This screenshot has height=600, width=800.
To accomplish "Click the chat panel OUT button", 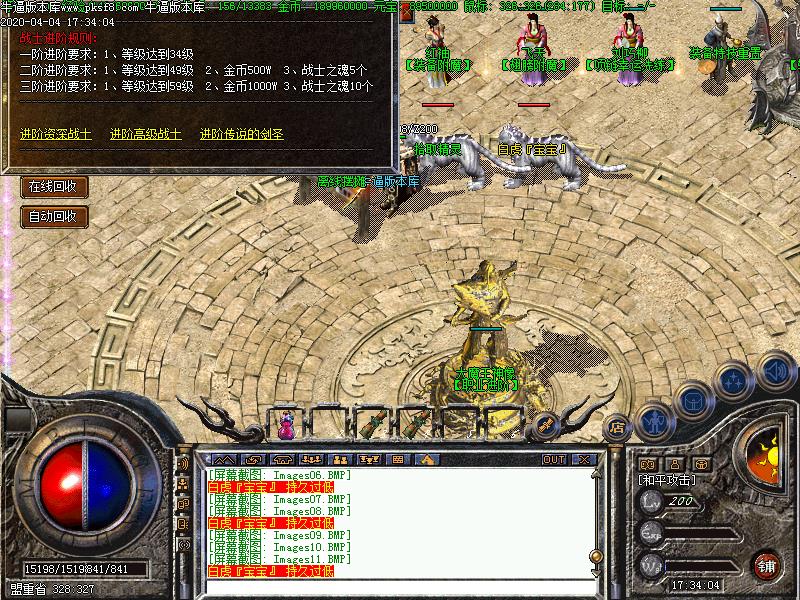I will [554, 459].
